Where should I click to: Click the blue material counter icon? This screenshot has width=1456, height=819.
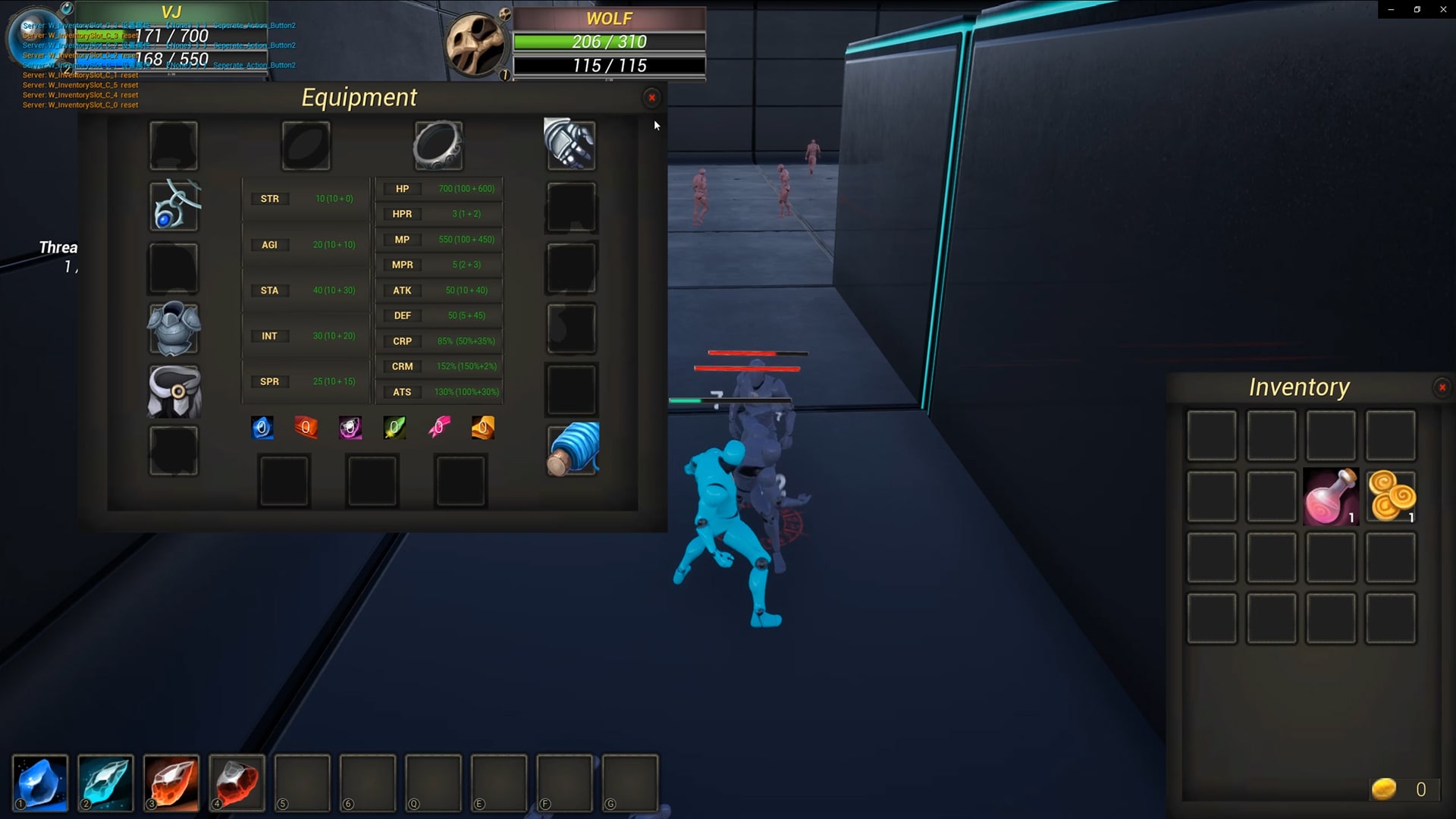(262, 427)
